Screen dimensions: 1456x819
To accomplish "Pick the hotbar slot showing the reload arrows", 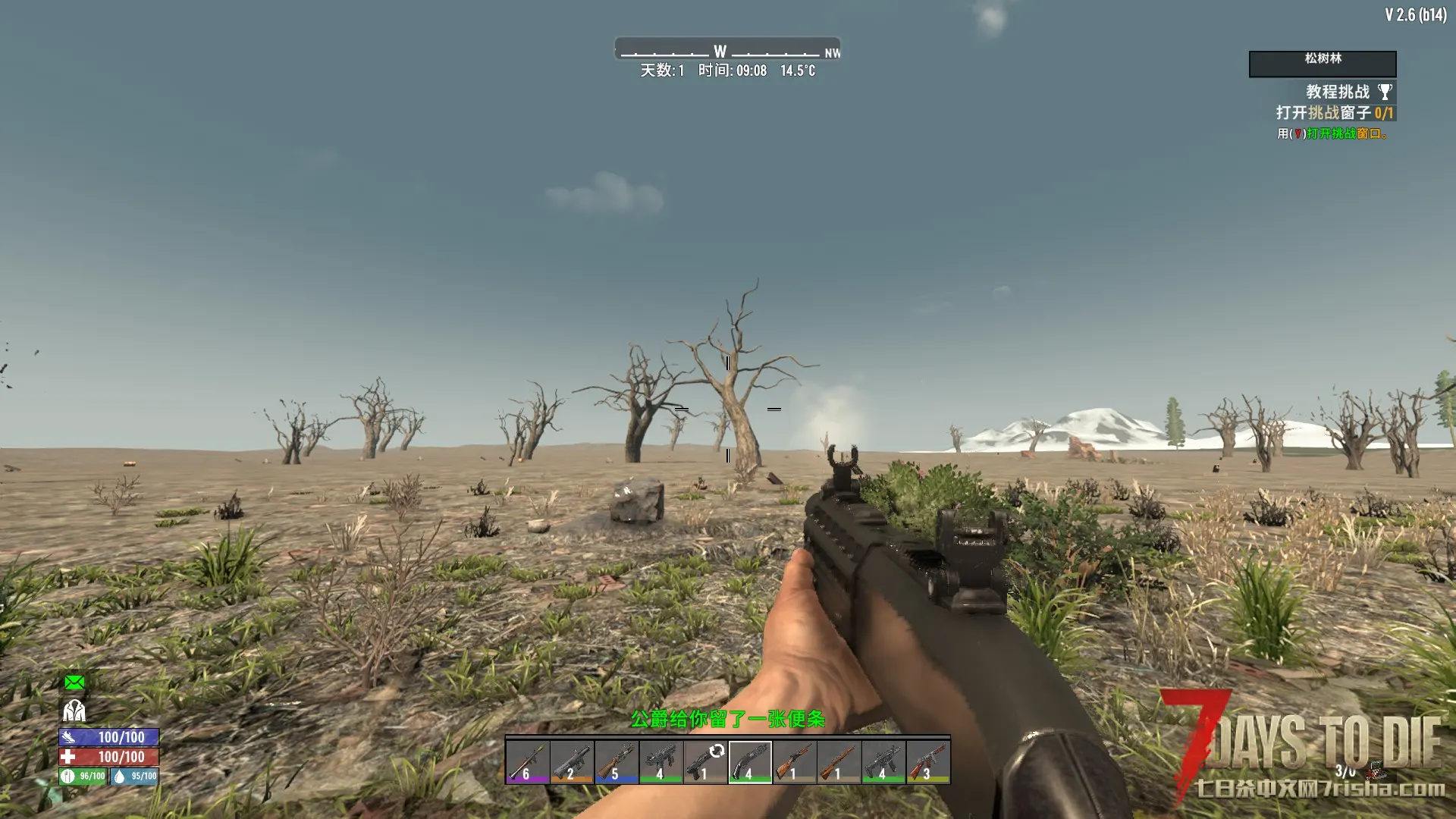I will tap(705, 761).
